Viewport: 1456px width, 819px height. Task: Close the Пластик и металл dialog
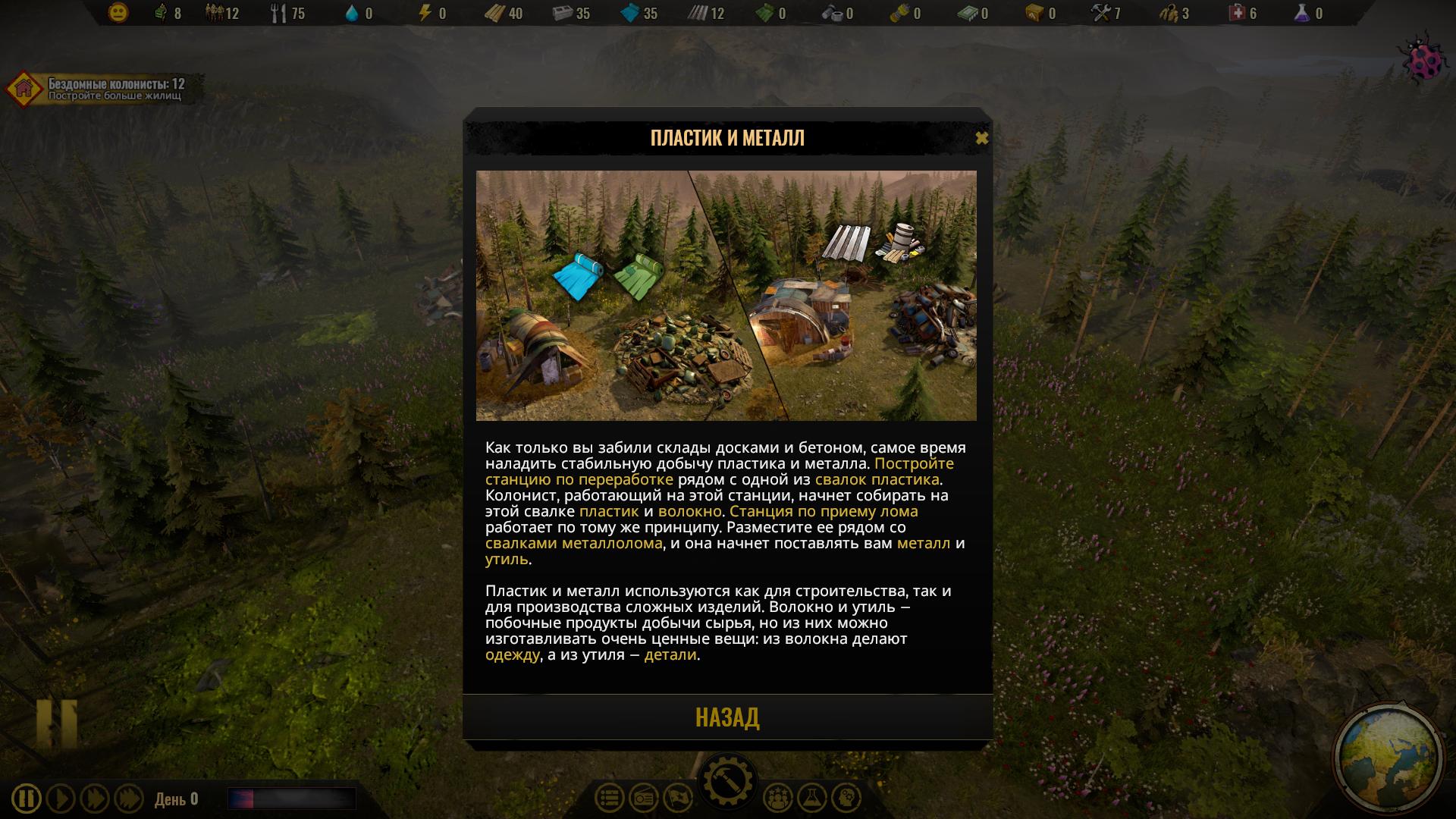981,138
